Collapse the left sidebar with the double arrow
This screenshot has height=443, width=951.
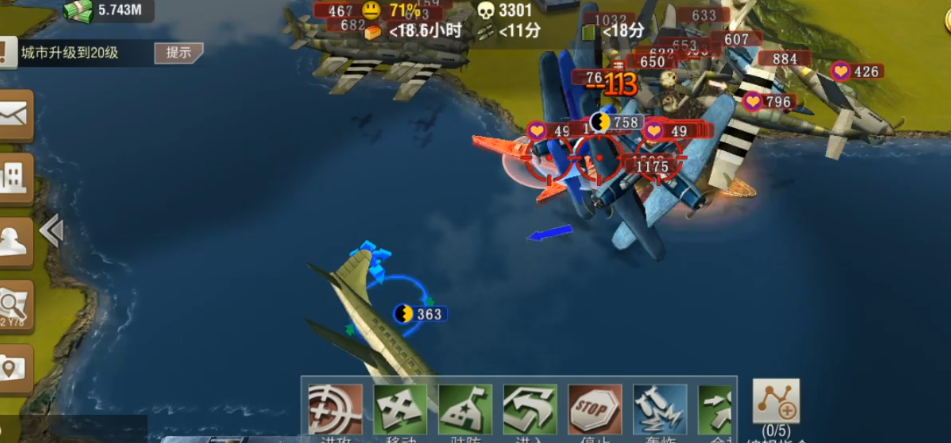[x=51, y=231]
